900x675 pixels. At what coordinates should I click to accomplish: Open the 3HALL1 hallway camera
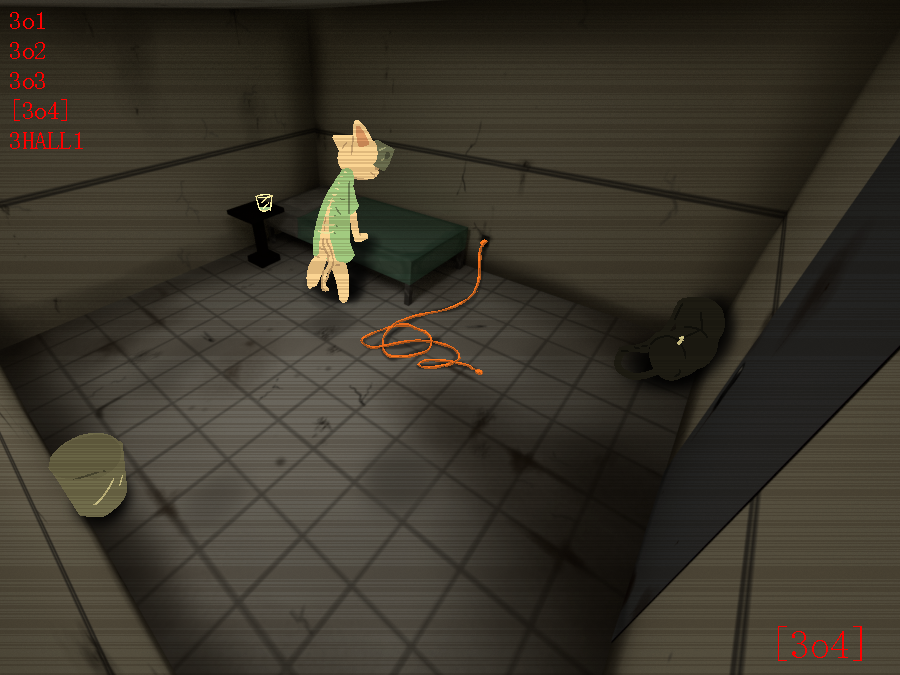tap(46, 141)
